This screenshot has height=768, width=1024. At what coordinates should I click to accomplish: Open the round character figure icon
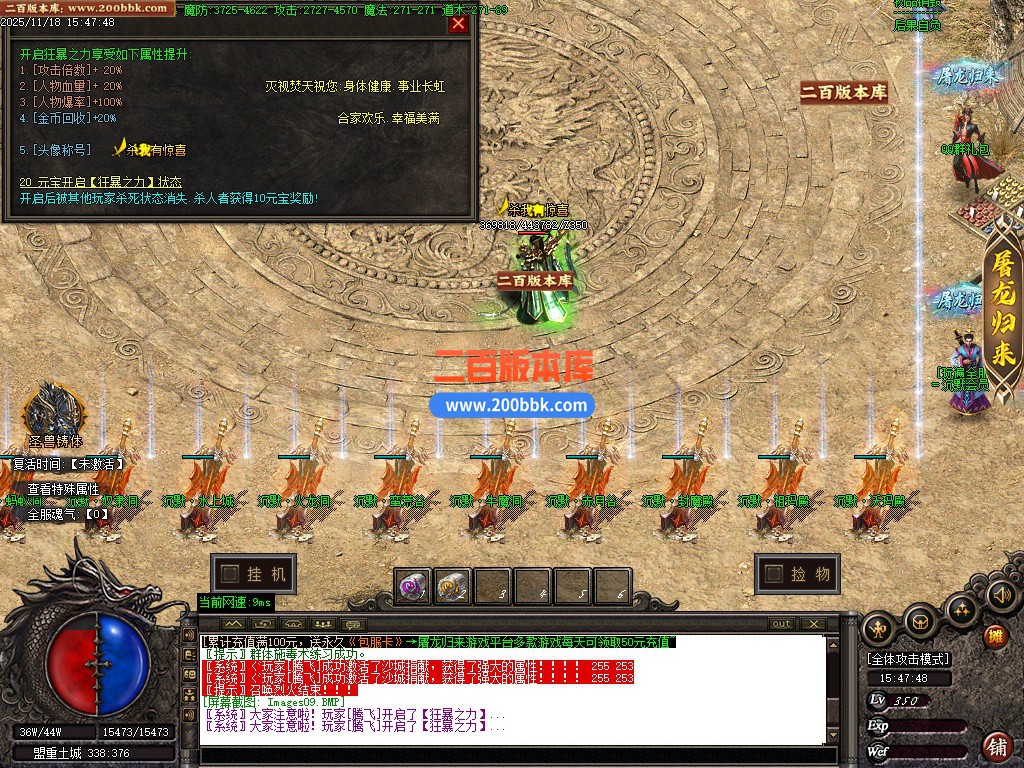pyautogui.click(x=879, y=630)
